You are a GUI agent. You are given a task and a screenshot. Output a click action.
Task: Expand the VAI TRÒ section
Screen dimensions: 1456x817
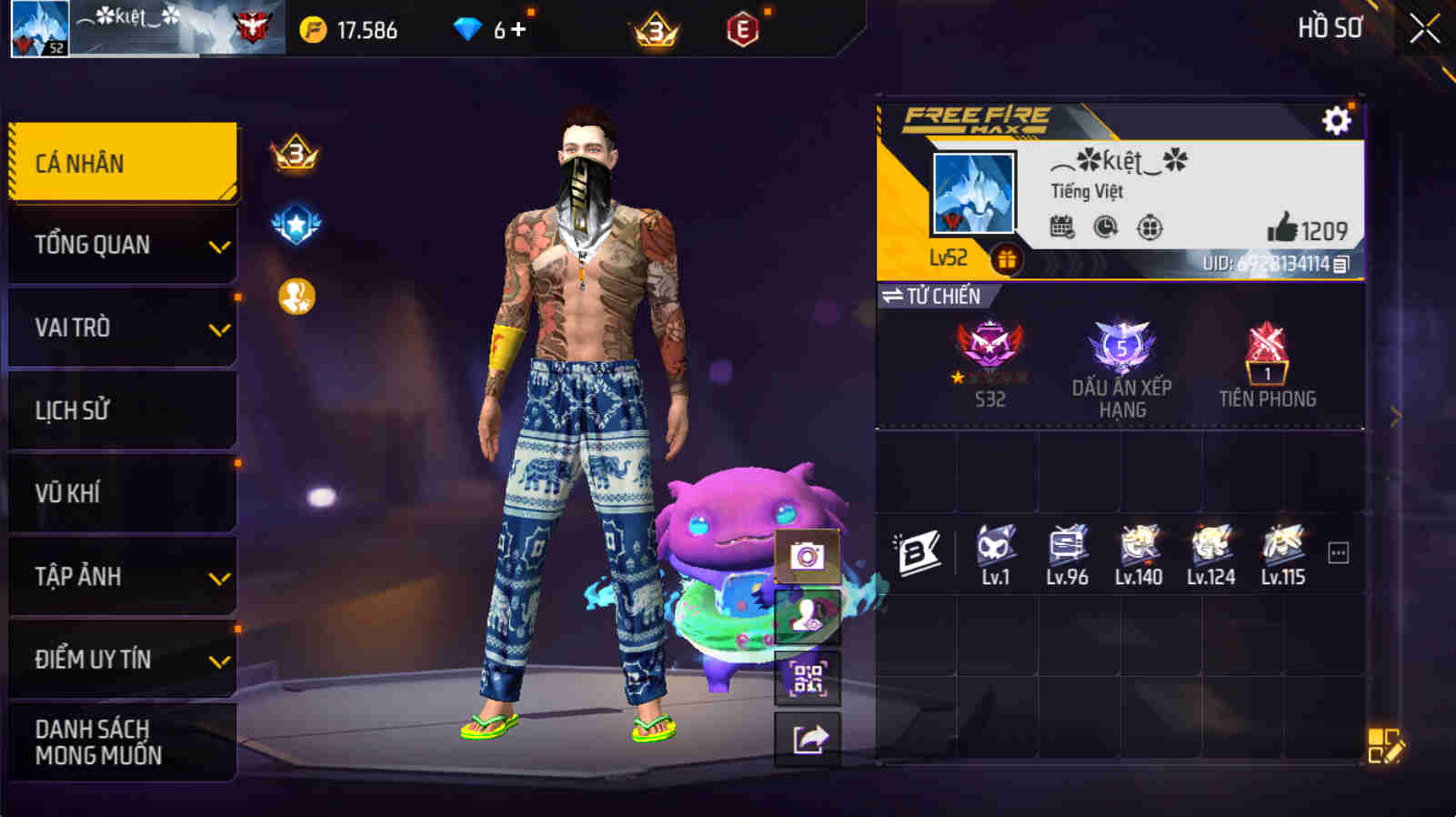click(122, 327)
